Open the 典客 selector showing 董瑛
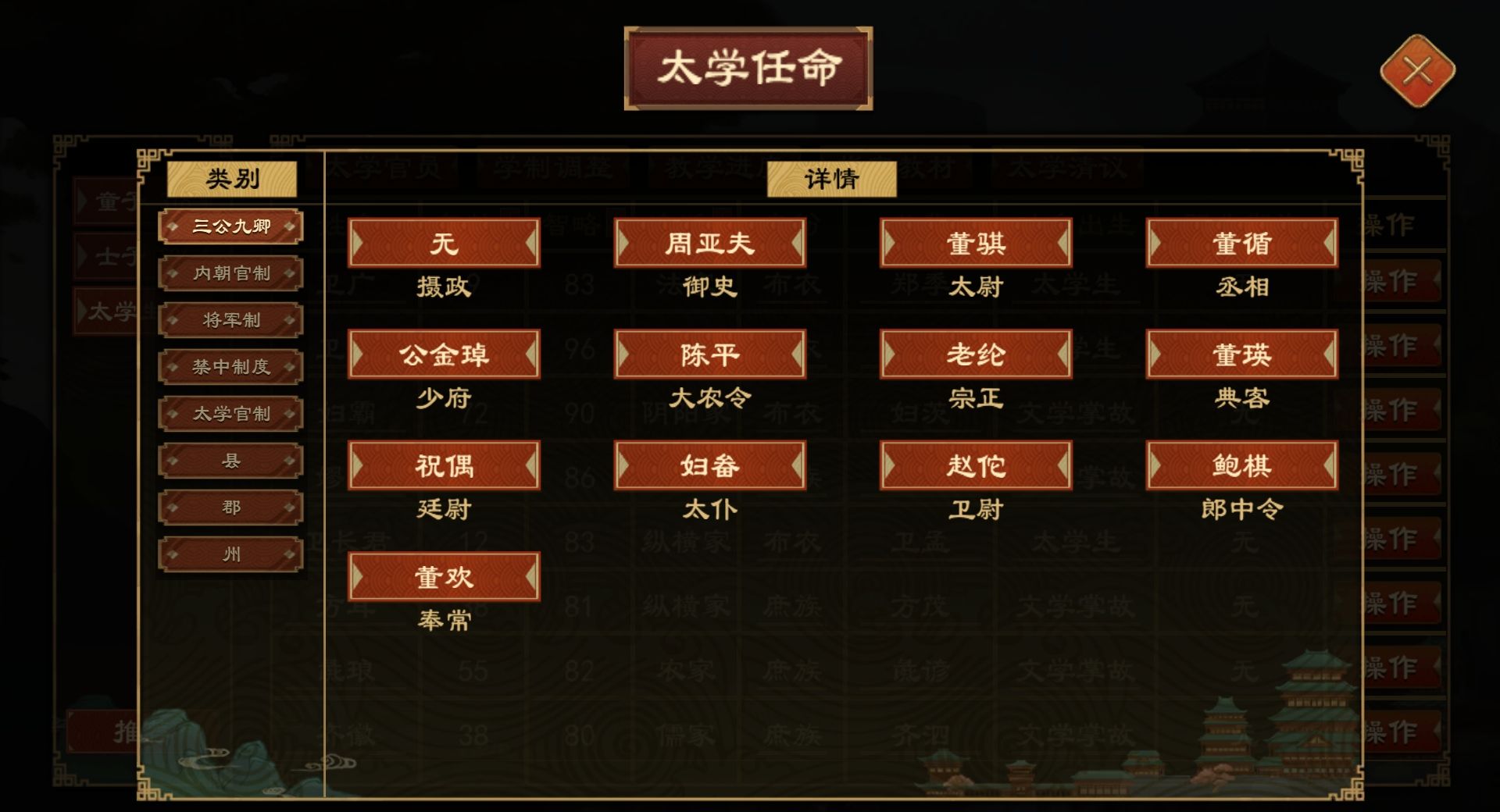The image size is (1500, 812). coord(1241,354)
